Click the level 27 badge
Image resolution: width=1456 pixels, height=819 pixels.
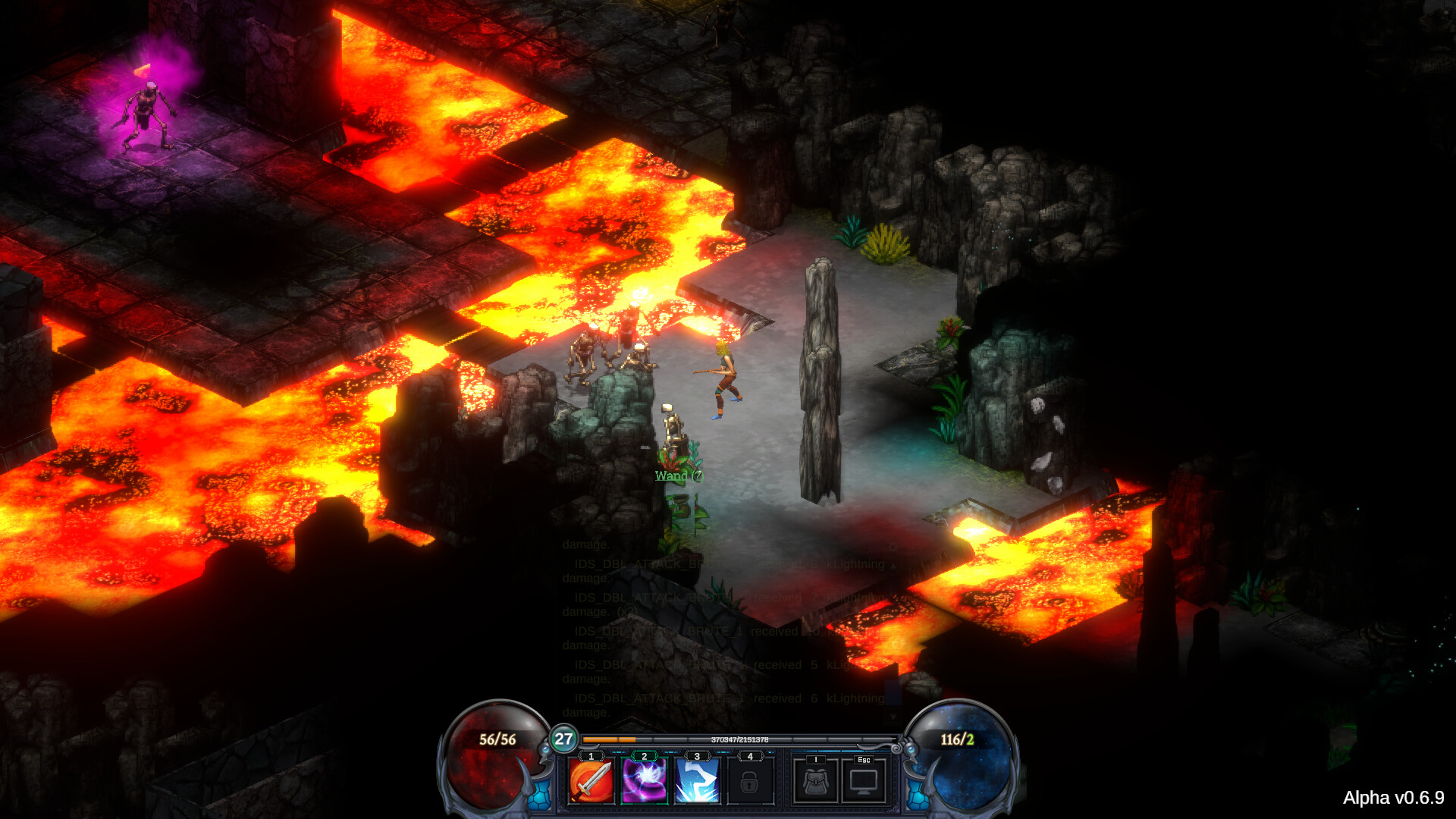(x=563, y=739)
